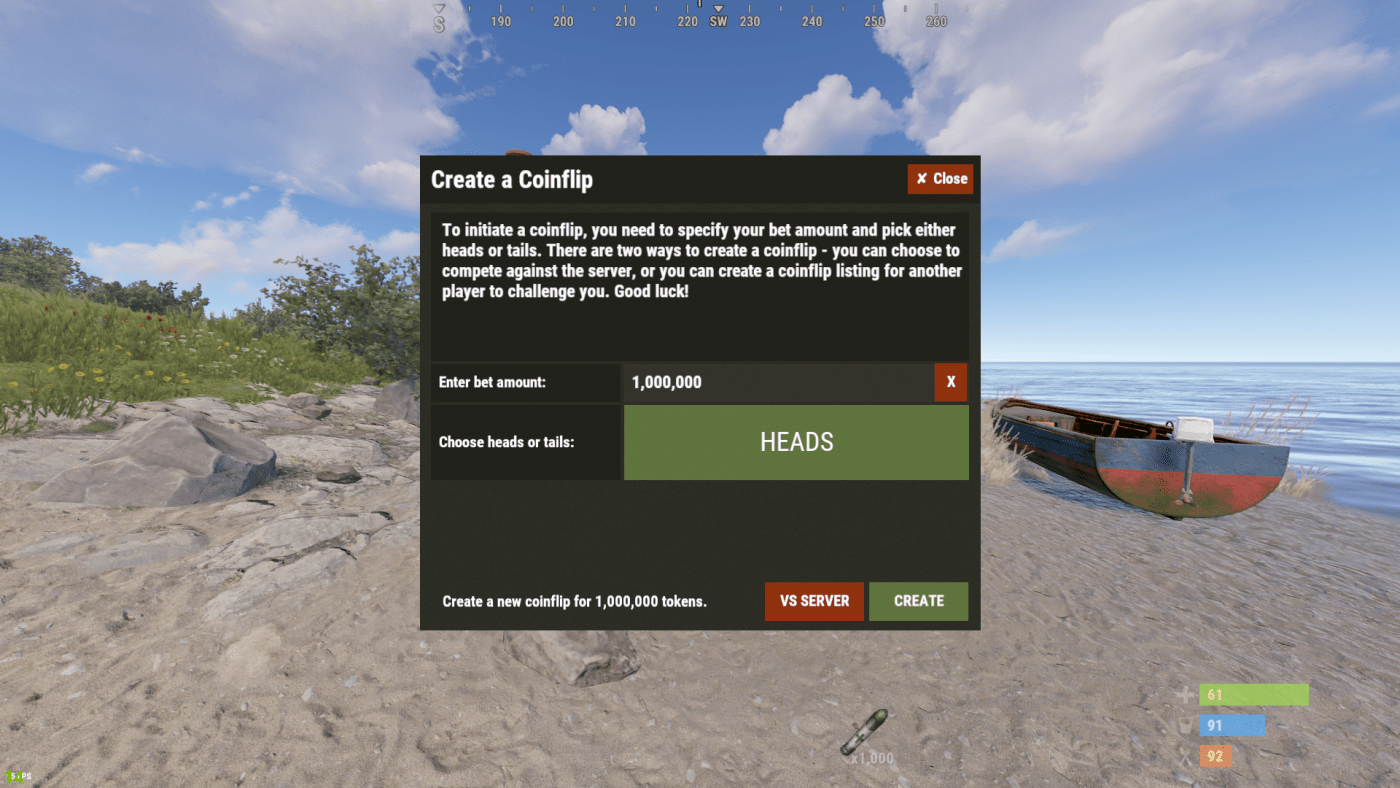This screenshot has height=788, width=1400.
Task: Toggle HEADS selection to switch sides
Action: [x=796, y=441]
